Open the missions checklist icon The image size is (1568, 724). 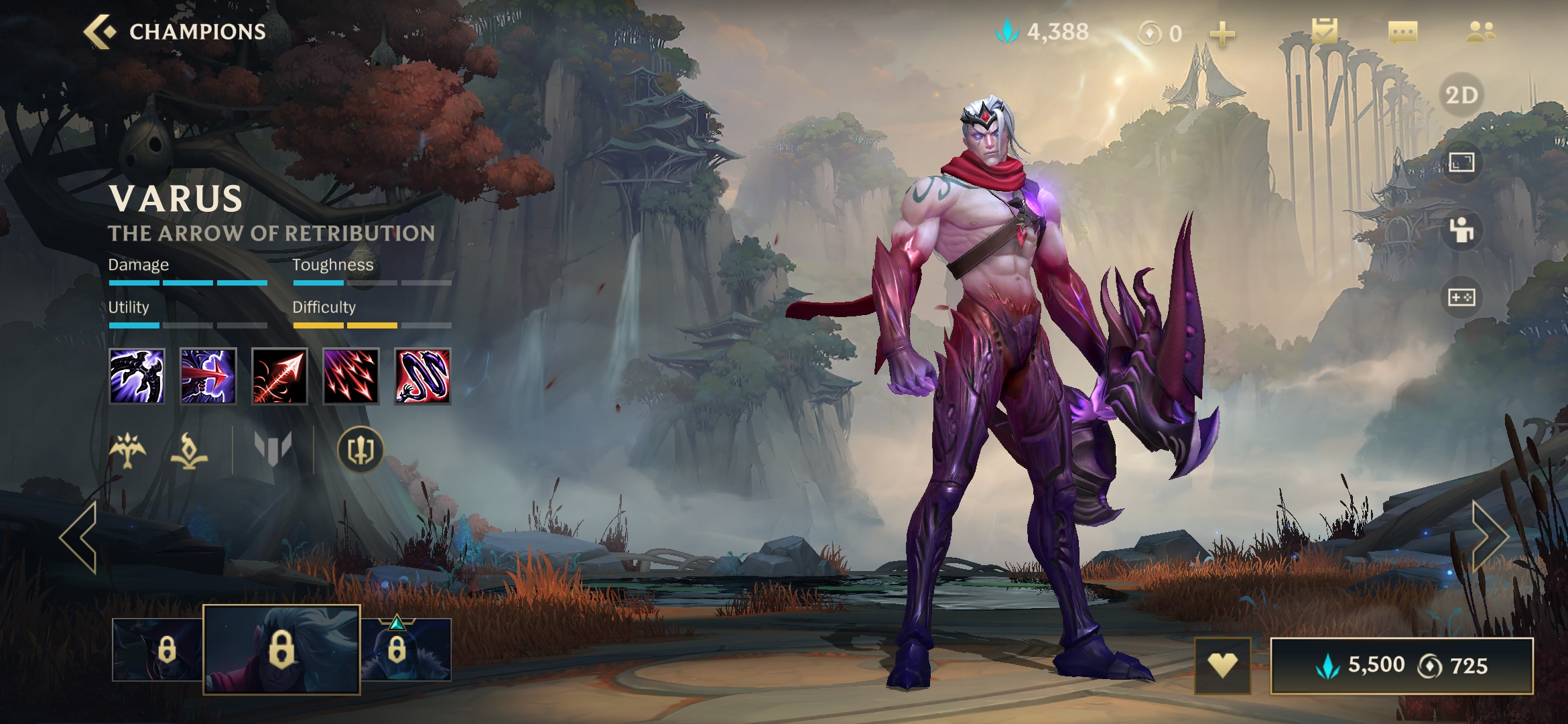[1324, 32]
